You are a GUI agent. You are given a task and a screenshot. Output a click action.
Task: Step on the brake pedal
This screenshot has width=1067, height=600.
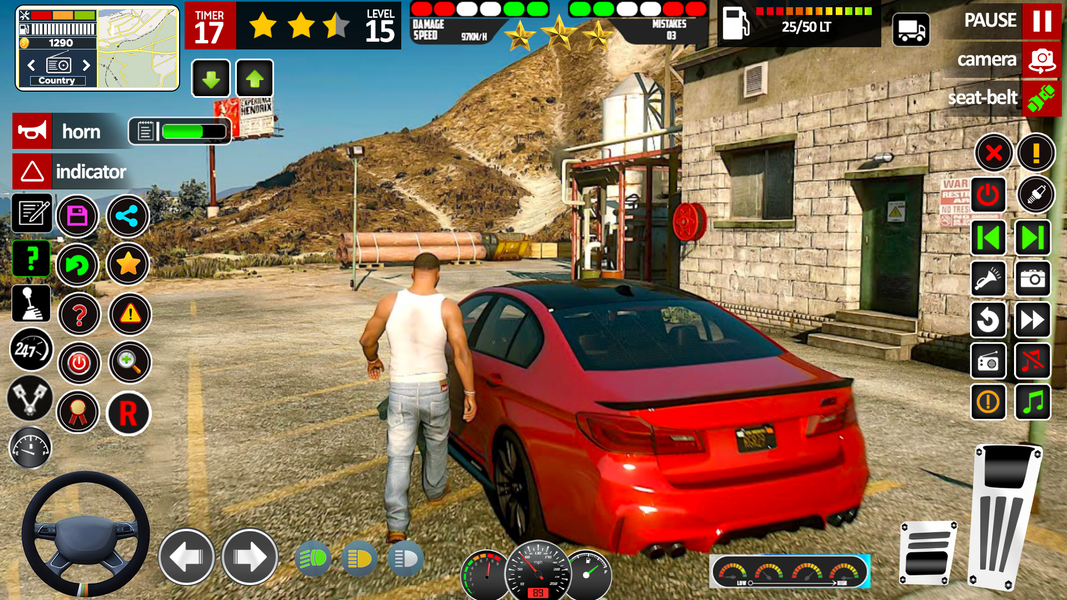click(929, 552)
